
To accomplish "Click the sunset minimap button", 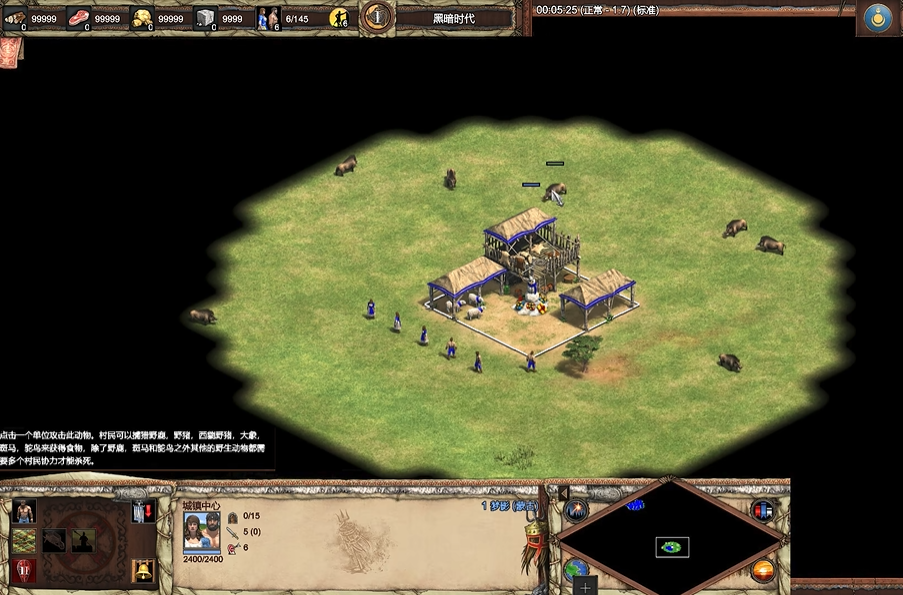I will 763,571.
